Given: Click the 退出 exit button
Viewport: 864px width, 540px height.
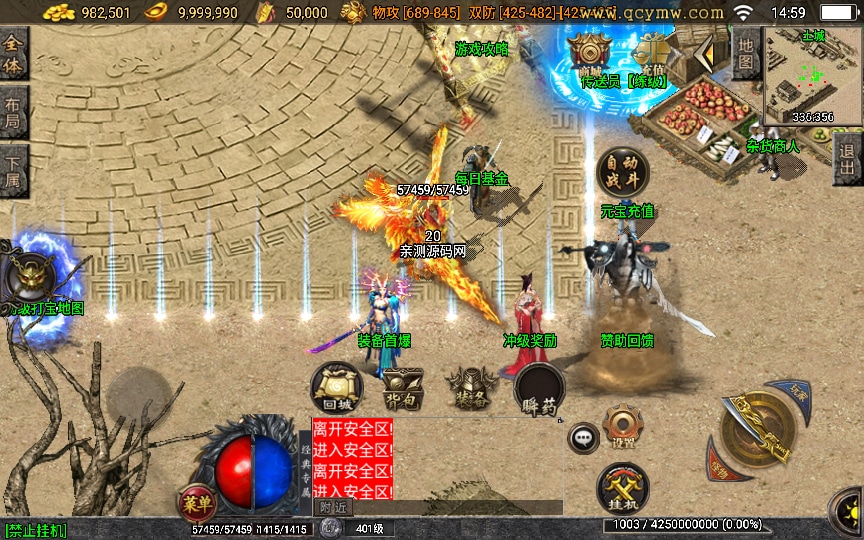Looking at the screenshot, I should point(848,159).
